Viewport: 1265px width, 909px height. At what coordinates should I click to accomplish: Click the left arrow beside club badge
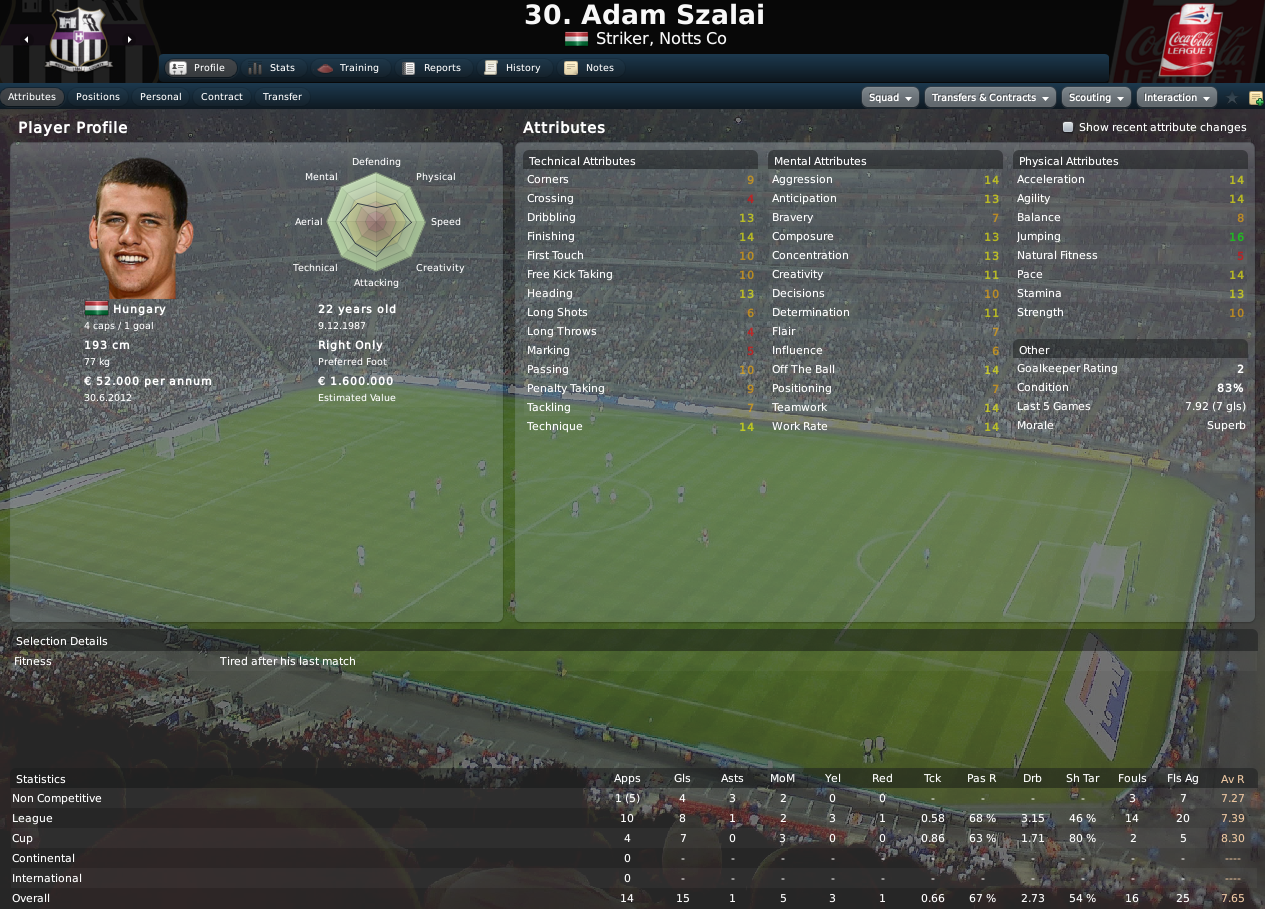click(26, 40)
